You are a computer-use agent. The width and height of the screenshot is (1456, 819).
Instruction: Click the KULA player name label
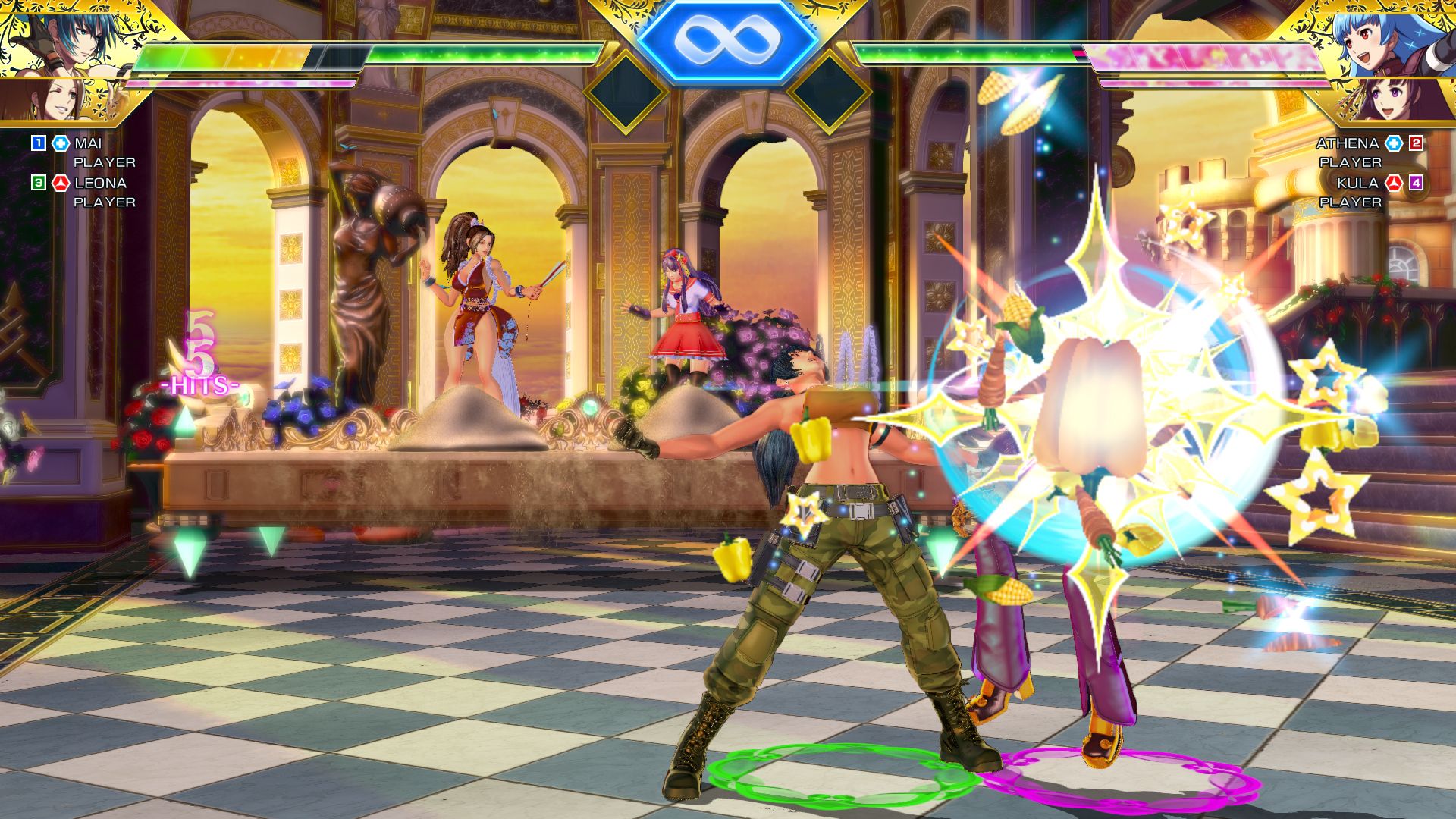pyautogui.click(x=1357, y=183)
